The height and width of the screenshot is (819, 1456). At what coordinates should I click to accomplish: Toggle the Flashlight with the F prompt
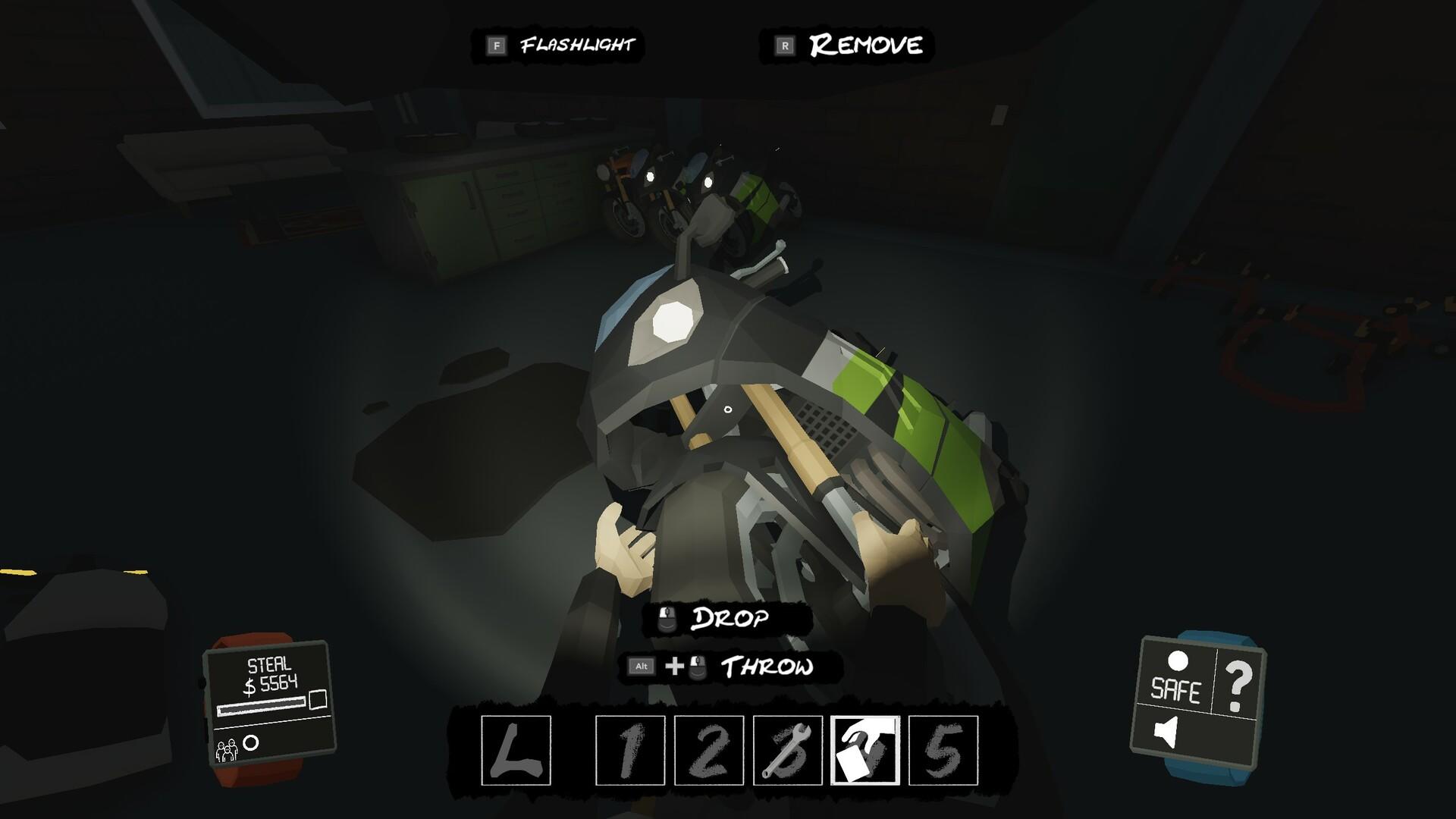(497, 45)
